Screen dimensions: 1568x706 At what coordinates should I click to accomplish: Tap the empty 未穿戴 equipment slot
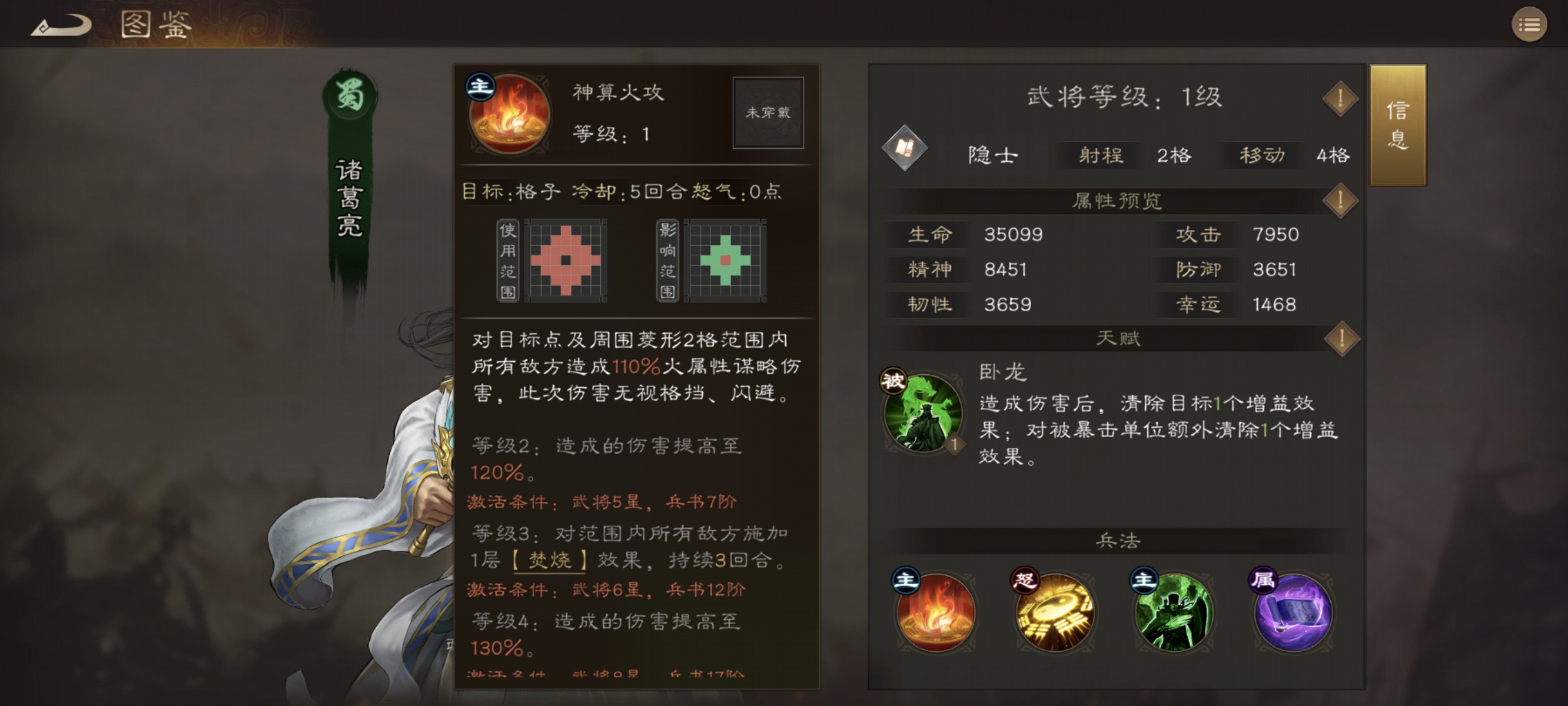click(768, 112)
